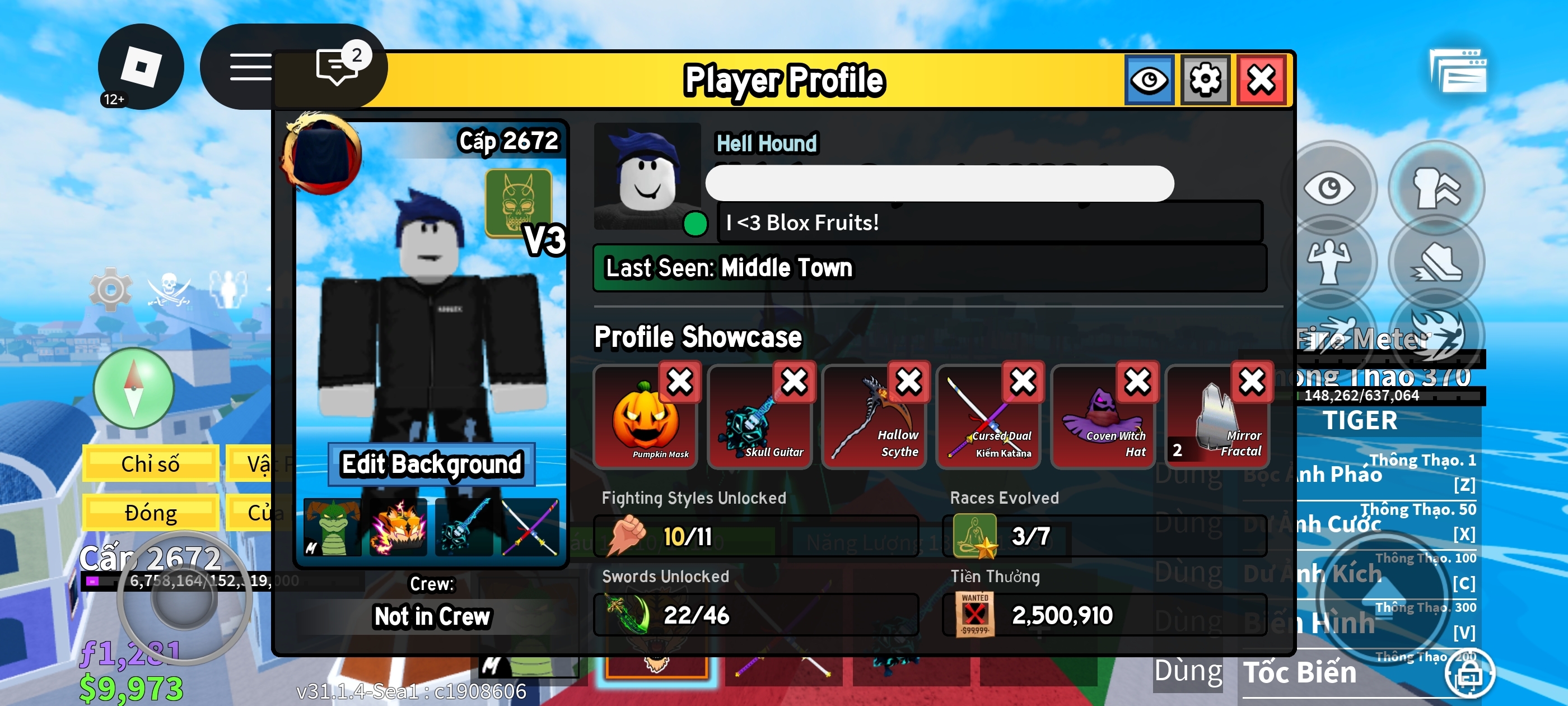Open profile settings gear button
The width and height of the screenshot is (1568, 706).
point(1205,80)
